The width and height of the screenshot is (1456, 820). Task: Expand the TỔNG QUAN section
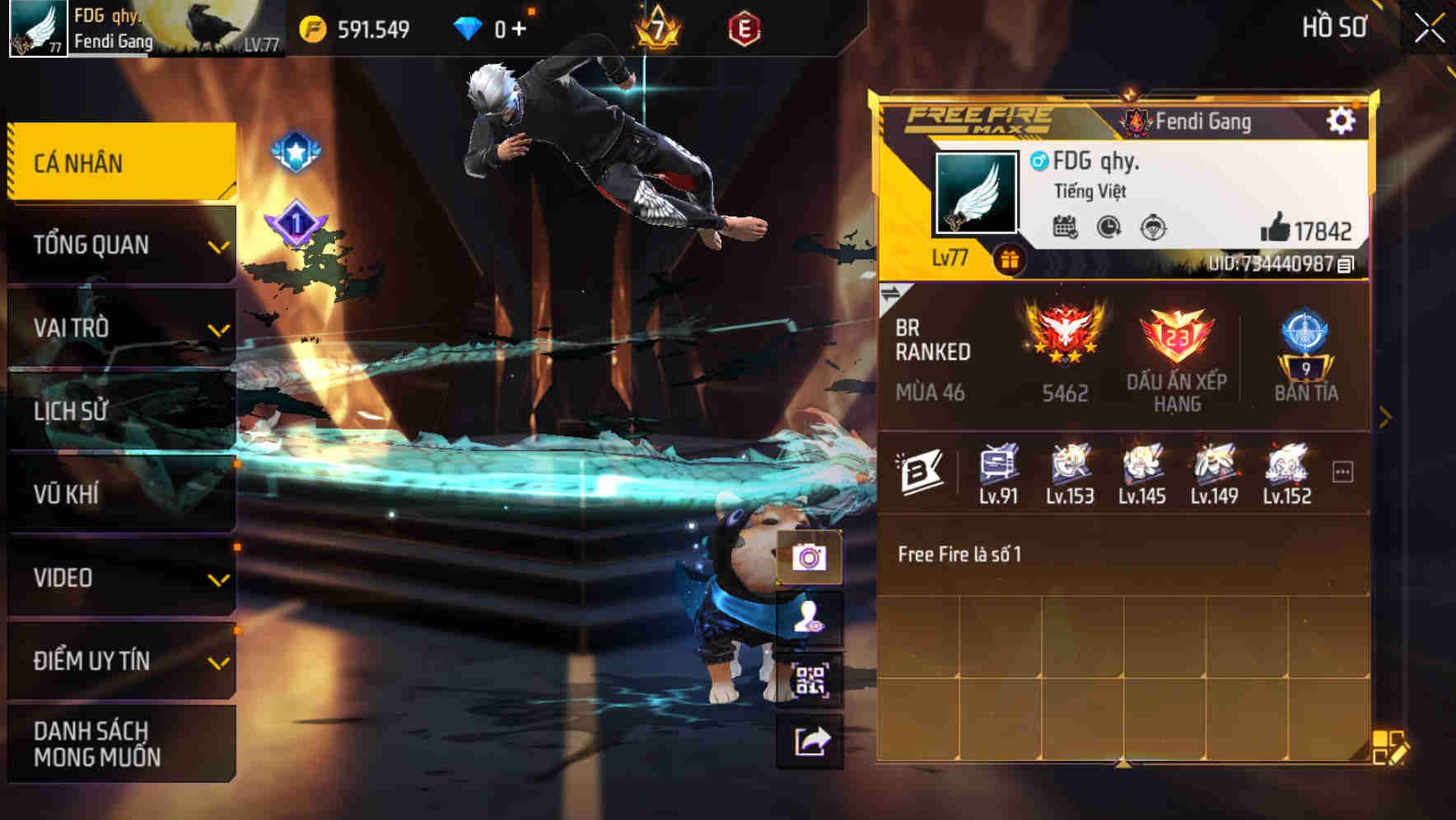click(x=122, y=245)
